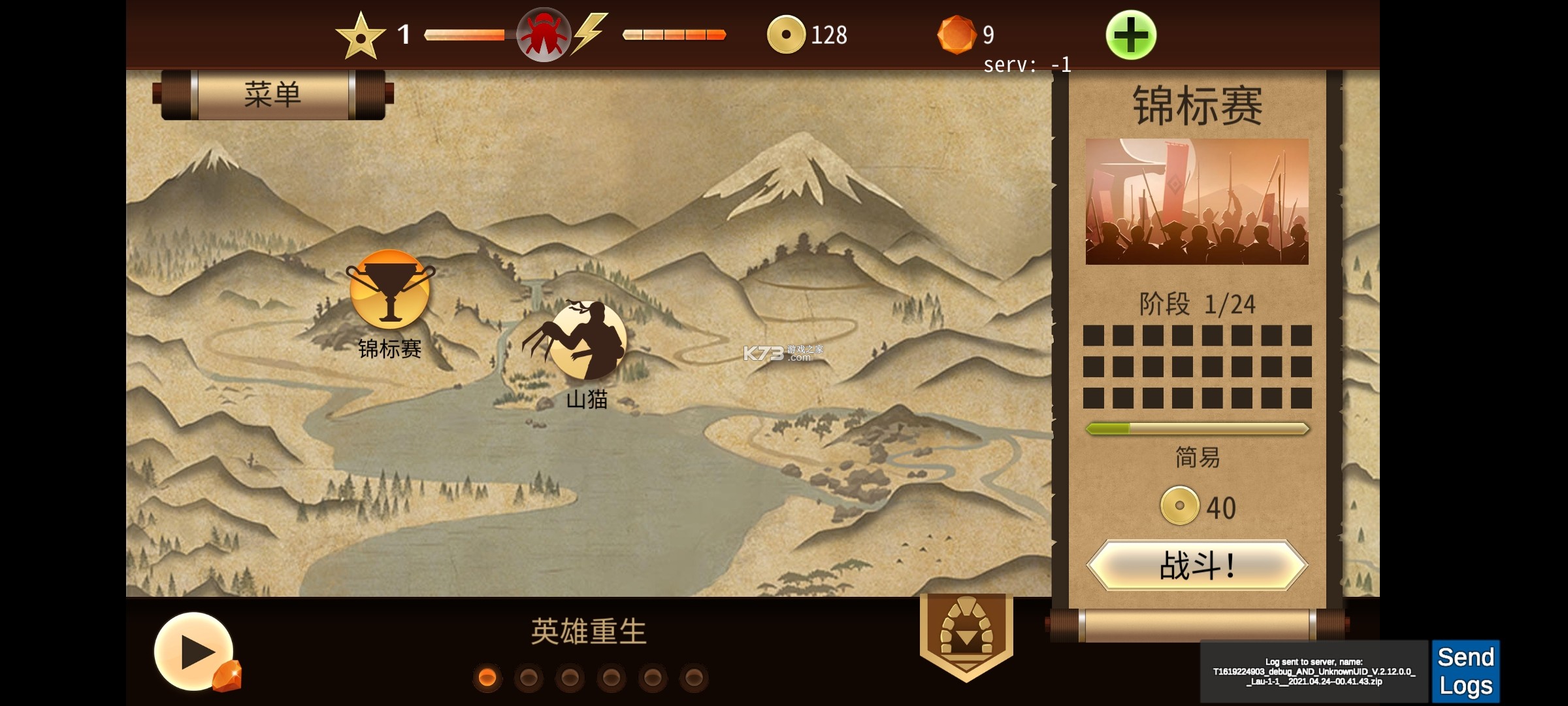Choose the 山猫 boss map marker
This screenshot has height=706, width=1568.
pyautogui.click(x=585, y=341)
